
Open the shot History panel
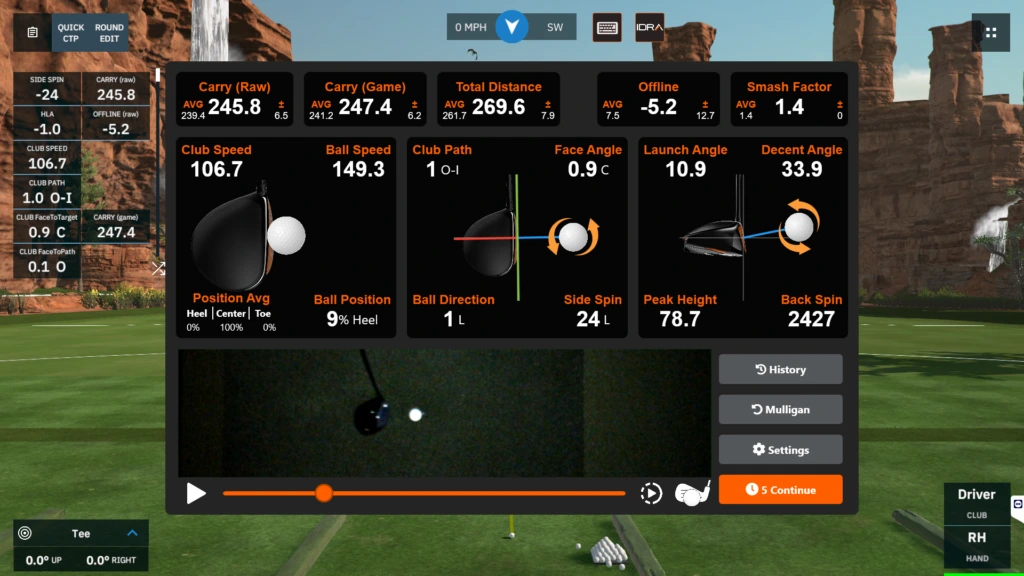[x=780, y=369]
